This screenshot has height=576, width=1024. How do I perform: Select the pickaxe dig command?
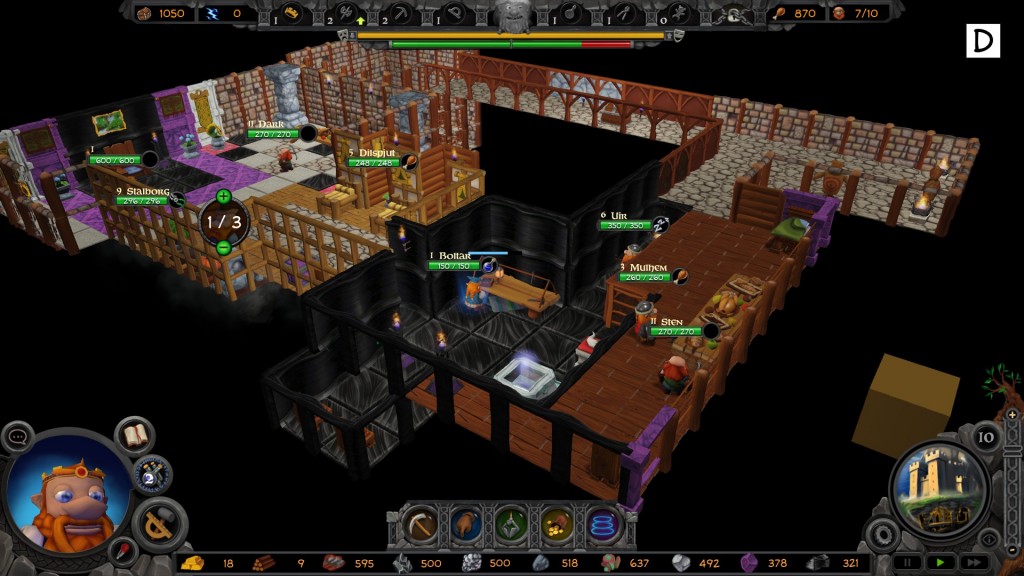tap(419, 524)
